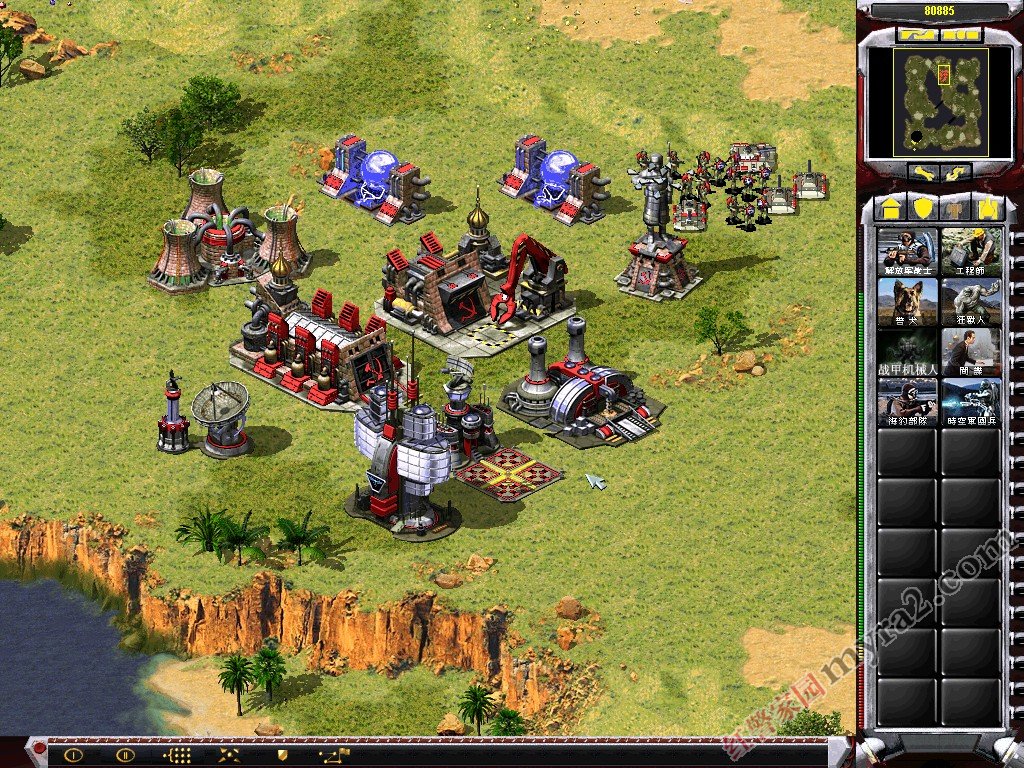The height and width of the screenshot is (768, 1024).
Task: Build the 狂兽人 brute unit
Action: click(x=970, y=302)
